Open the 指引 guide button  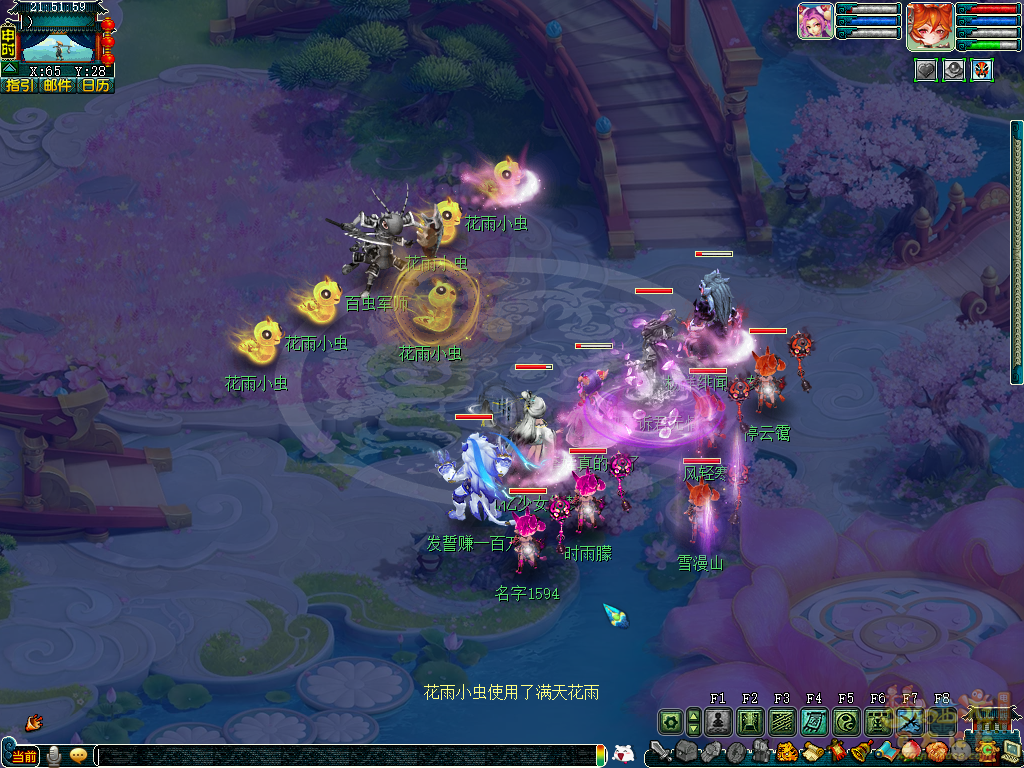click(x=19, y=86)
